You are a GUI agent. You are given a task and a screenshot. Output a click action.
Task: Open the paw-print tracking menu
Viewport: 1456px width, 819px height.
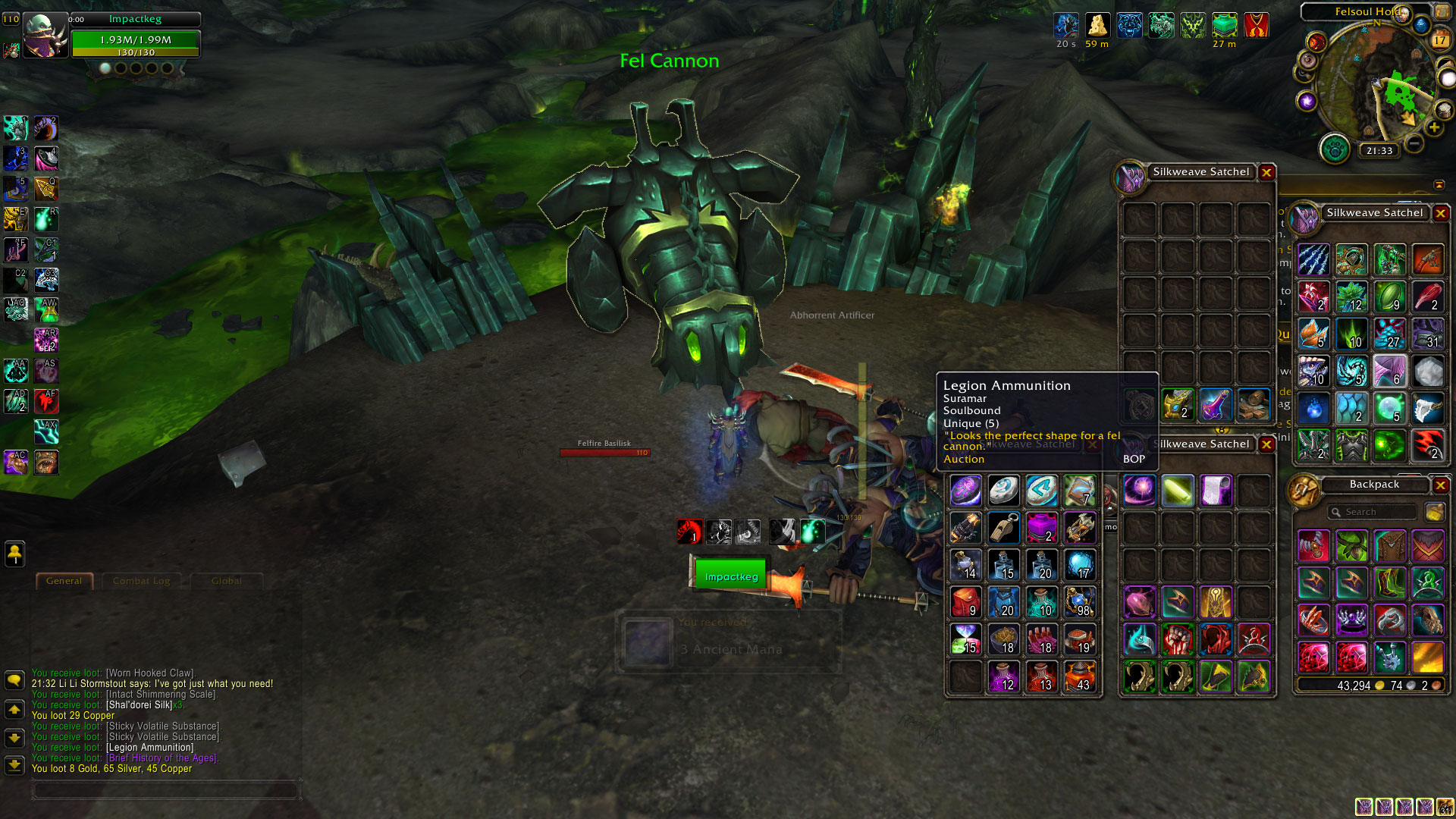[x=1334, y=149]
